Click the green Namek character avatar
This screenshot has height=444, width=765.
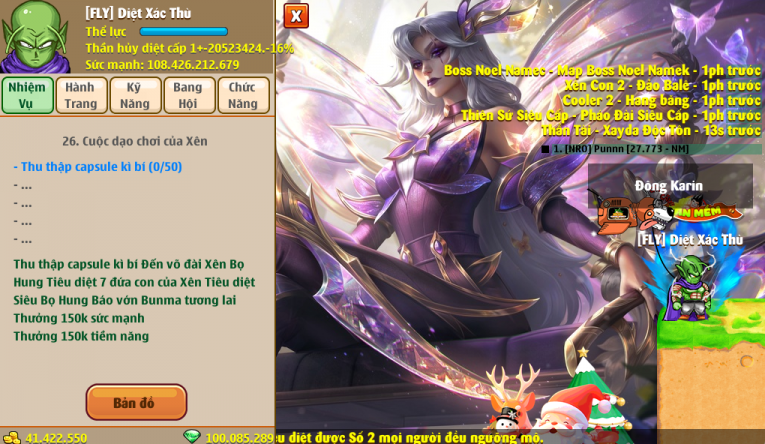tap(35, 36)
